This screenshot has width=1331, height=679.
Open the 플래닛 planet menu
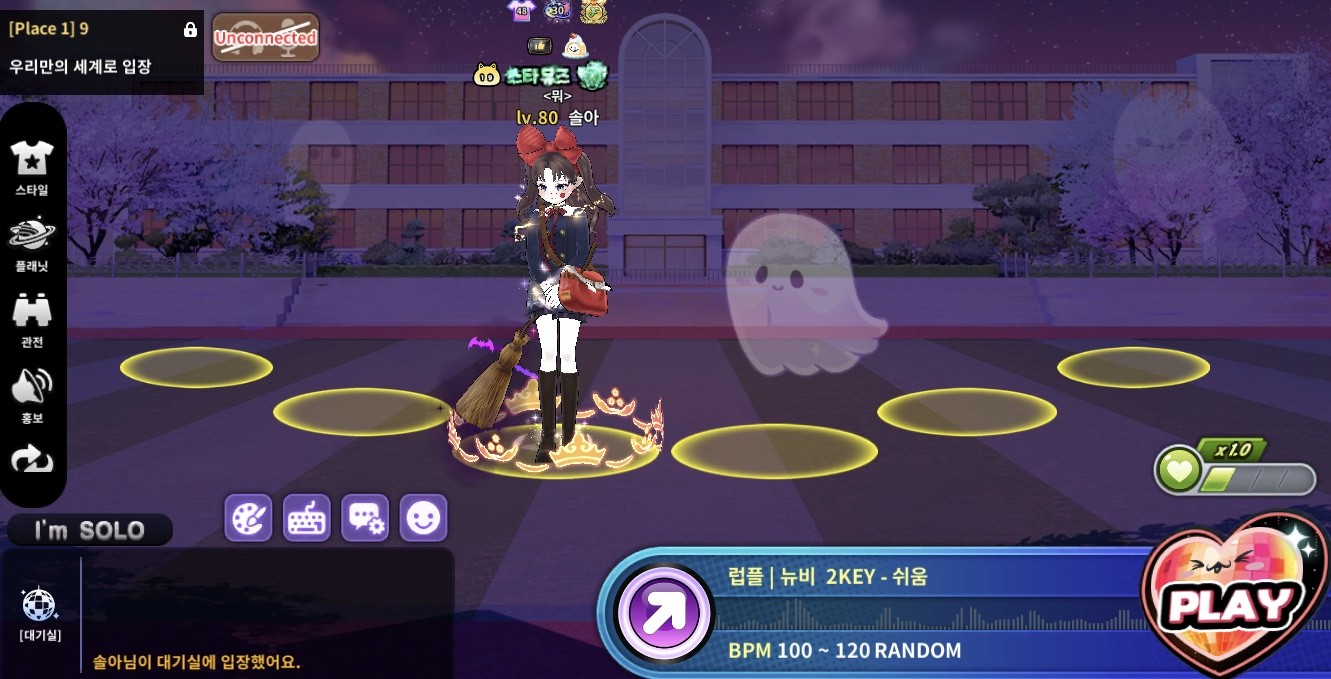(32, 243)
